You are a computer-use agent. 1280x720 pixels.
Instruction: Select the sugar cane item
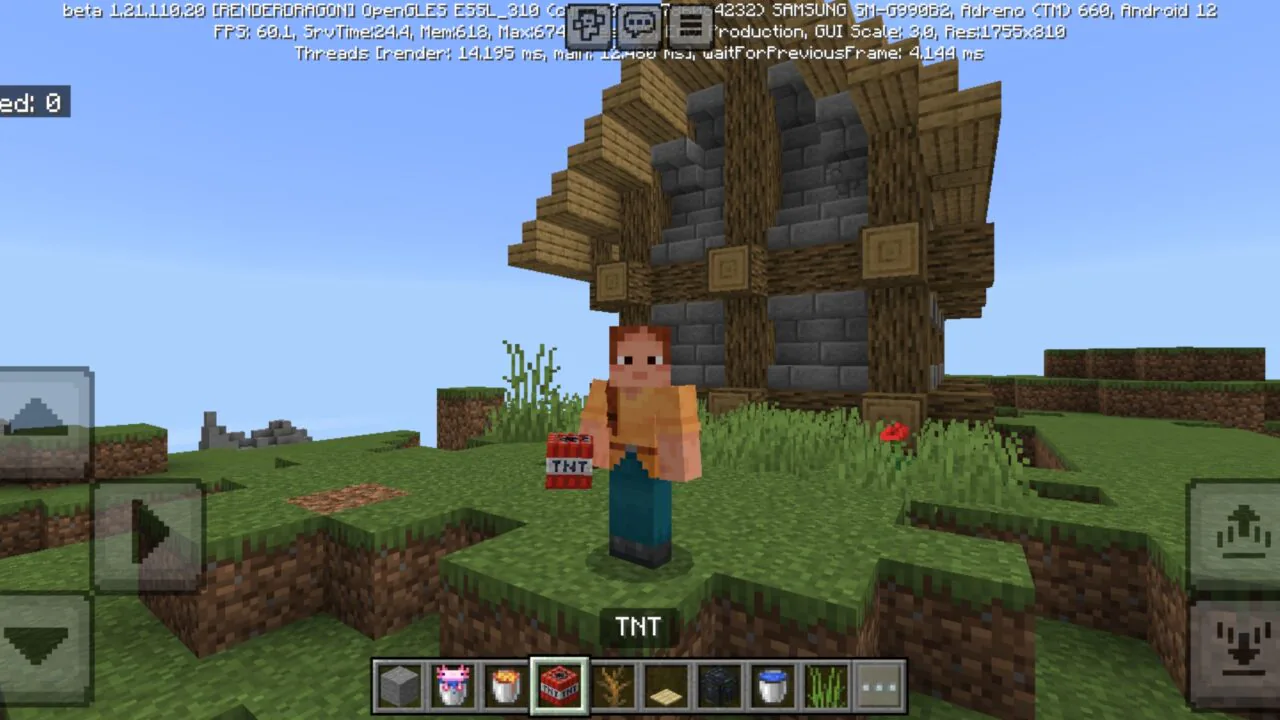(x=825, y=685)
